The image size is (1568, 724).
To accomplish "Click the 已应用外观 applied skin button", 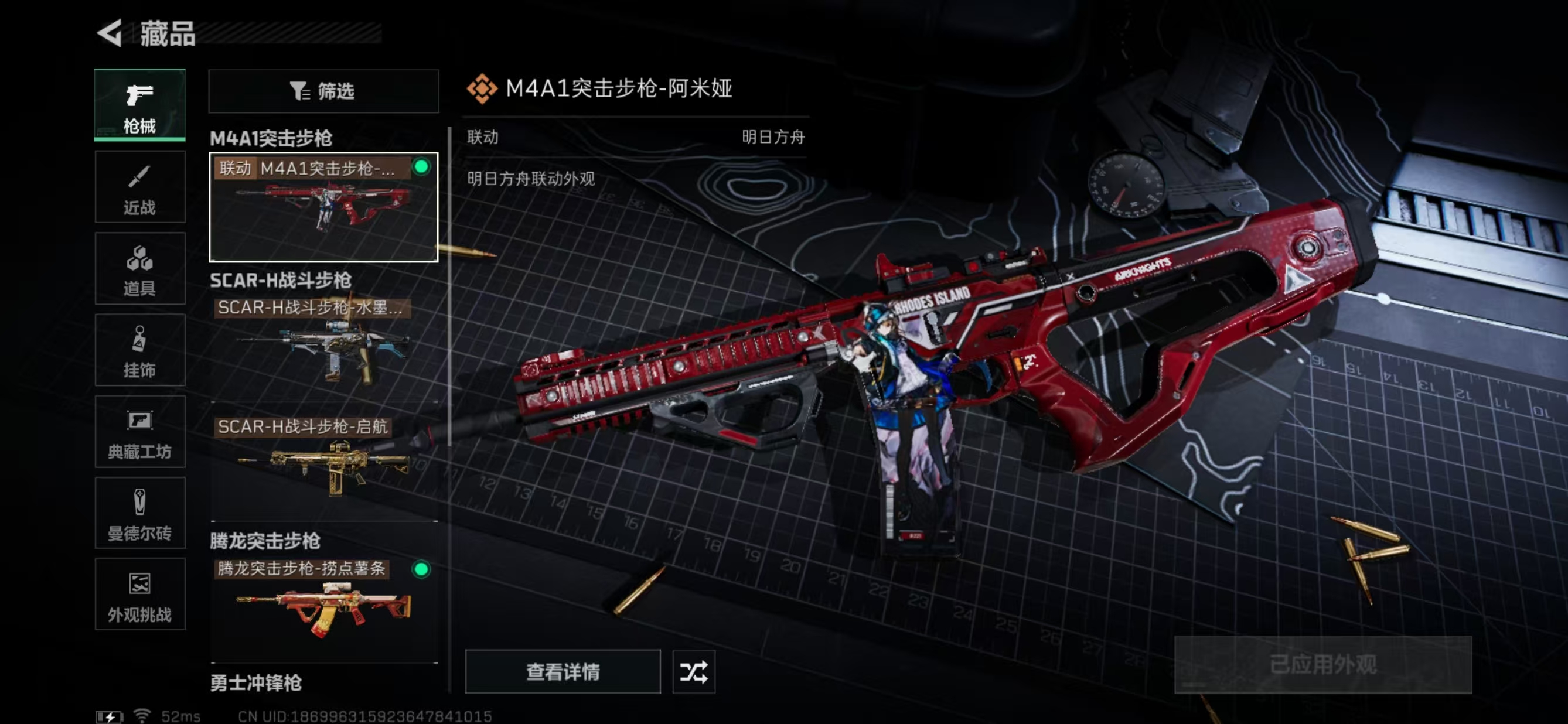I will click(x=1322, y=664).
